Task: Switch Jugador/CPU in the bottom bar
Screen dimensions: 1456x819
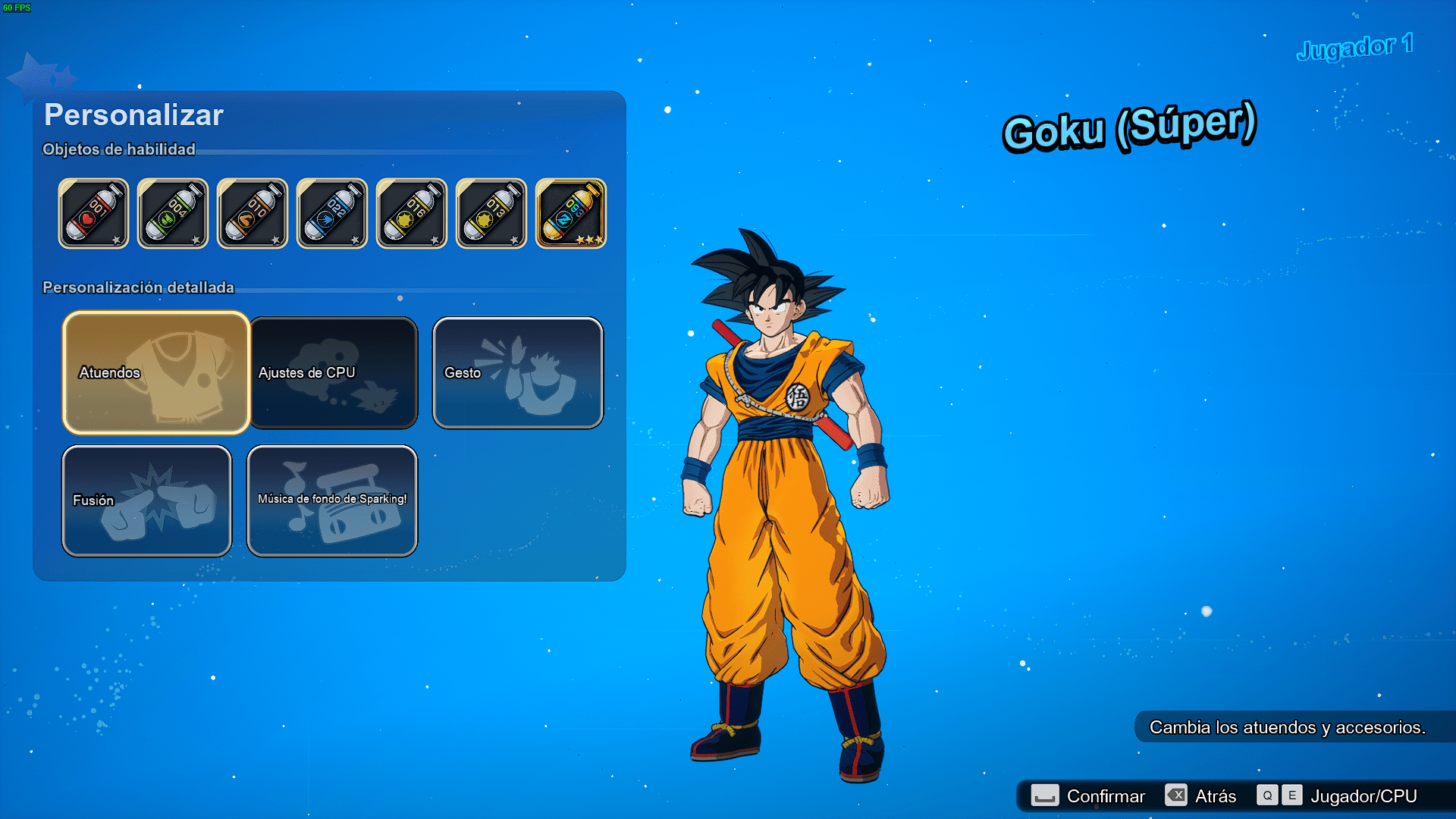Action: [x=1338, y=796]
